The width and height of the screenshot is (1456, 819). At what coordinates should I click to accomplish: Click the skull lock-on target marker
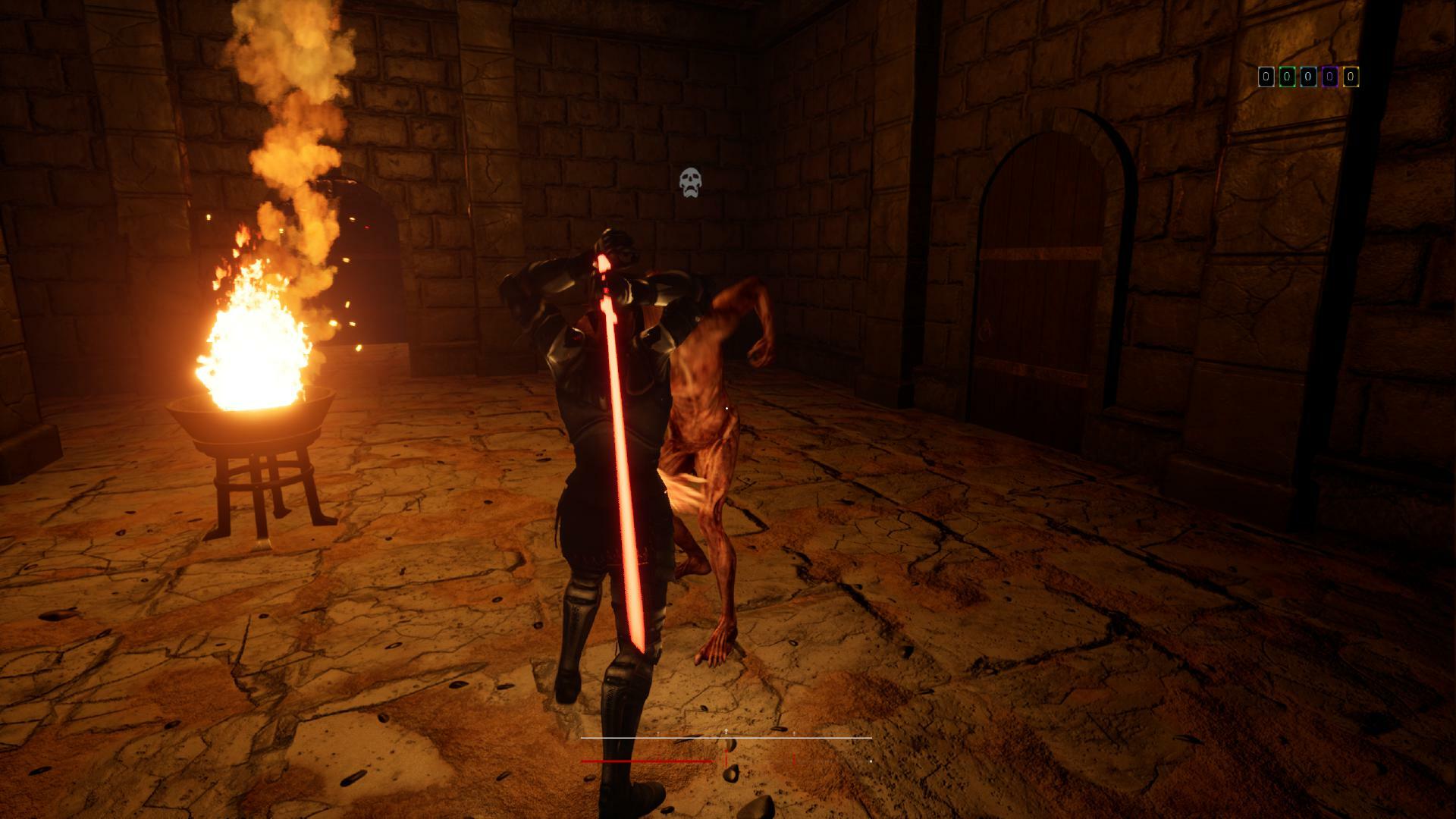pyautogui.click(x=690, y=183)
